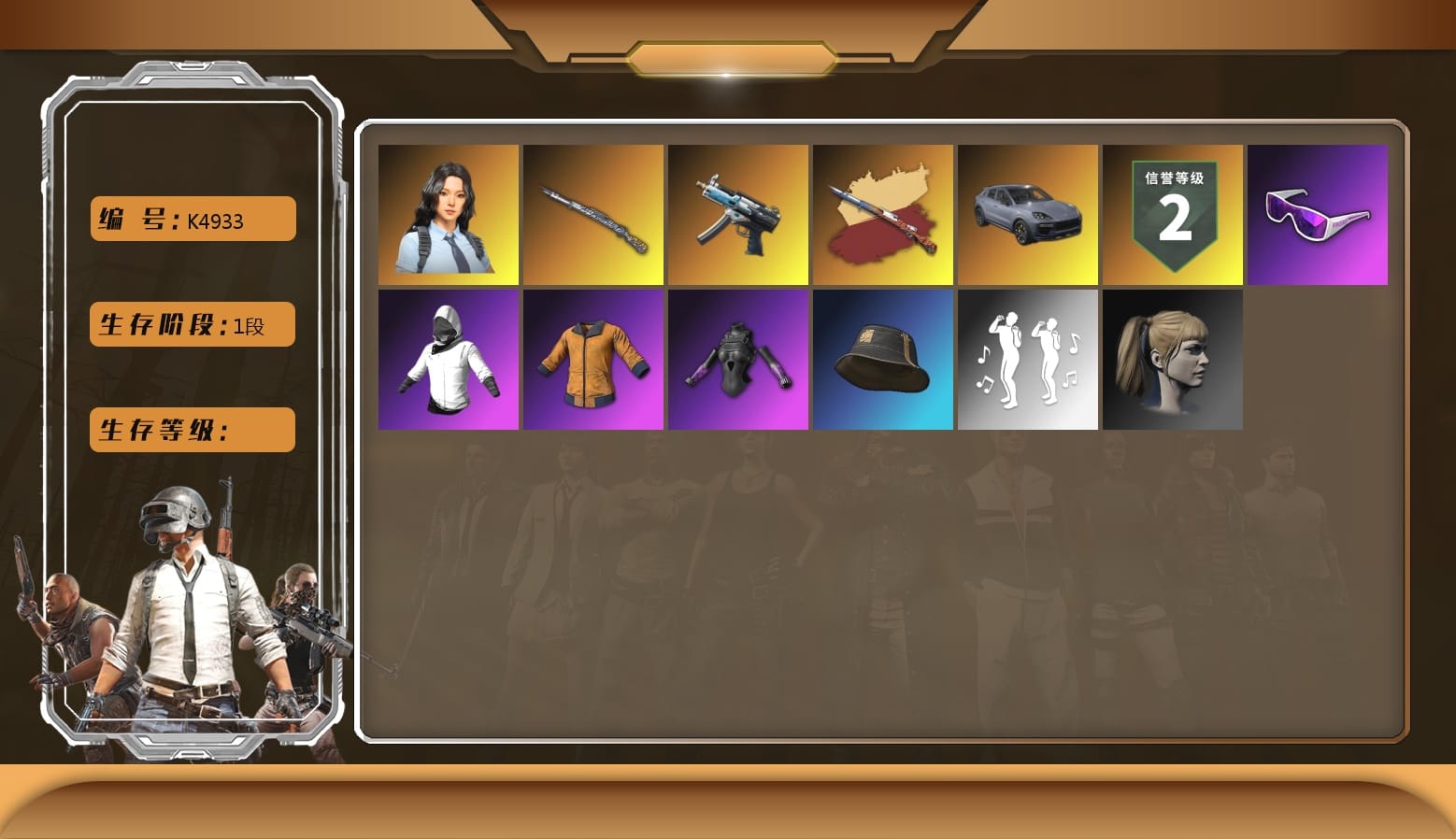Viewport: 1456px width, 839px height.
Task: Select the white hooded jacket item
Action: (x=449, y=359)
